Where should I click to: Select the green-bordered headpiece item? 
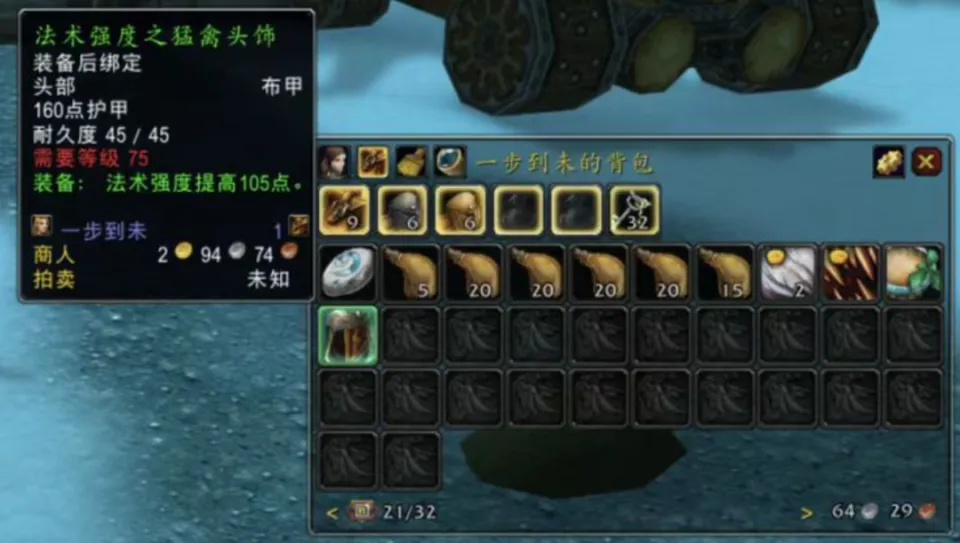[347, 335]
